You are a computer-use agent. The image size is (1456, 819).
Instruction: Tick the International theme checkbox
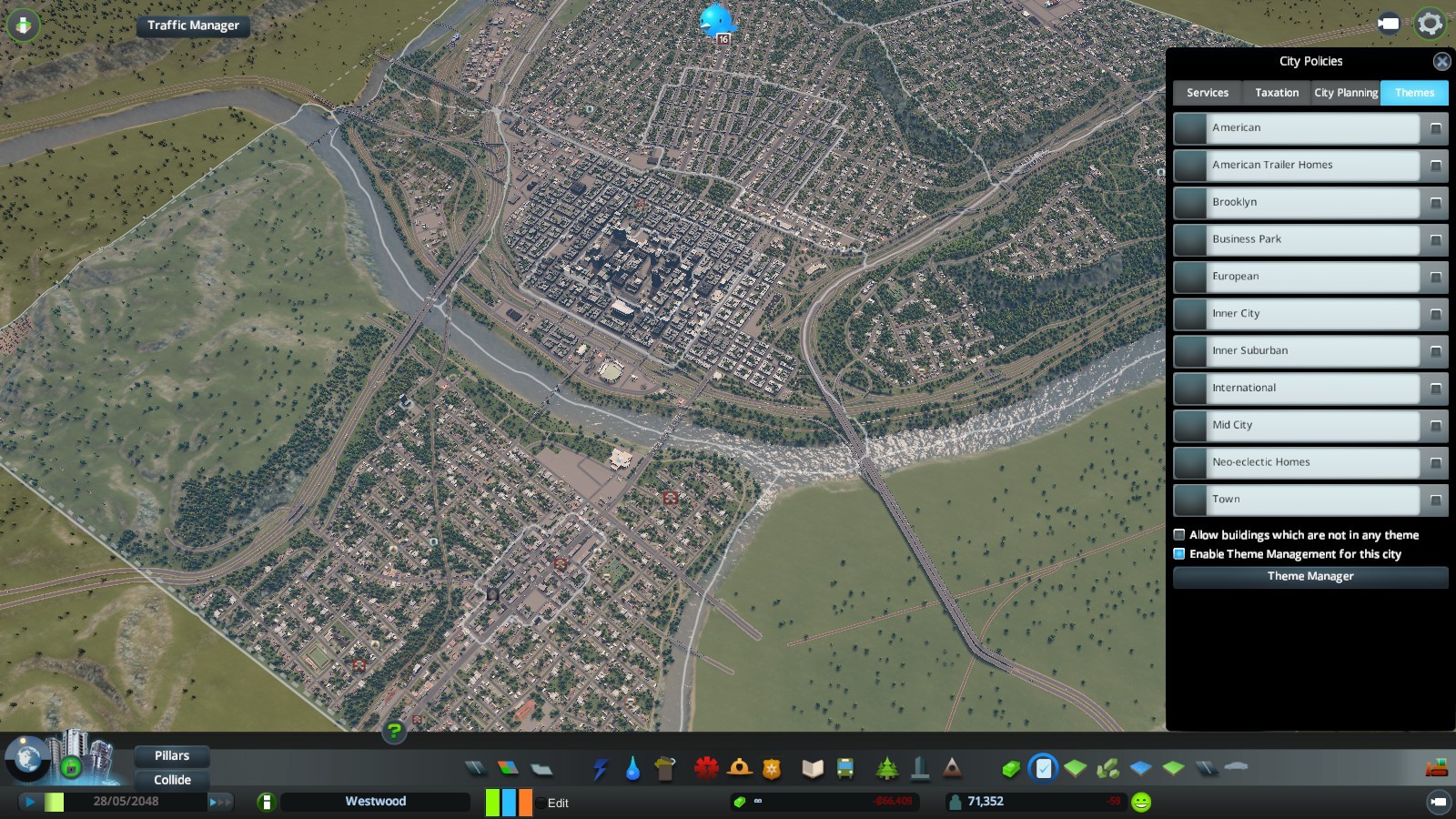[1436, 389]
